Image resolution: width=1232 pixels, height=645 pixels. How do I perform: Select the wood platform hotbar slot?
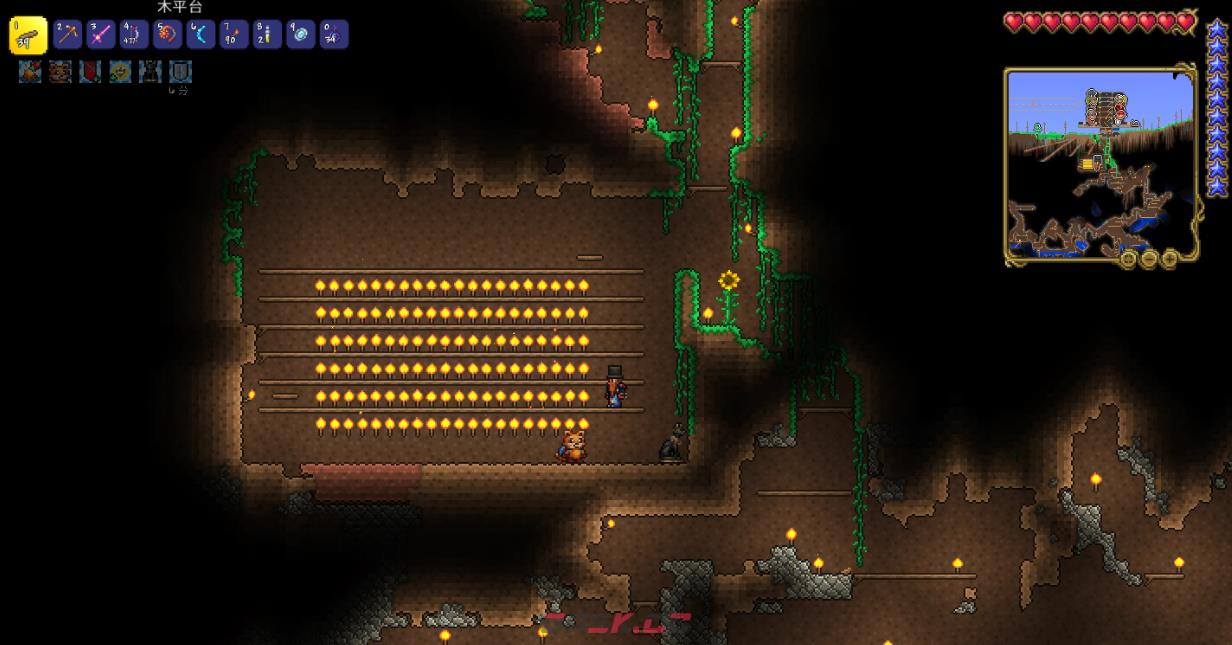(x=28, y=36)
